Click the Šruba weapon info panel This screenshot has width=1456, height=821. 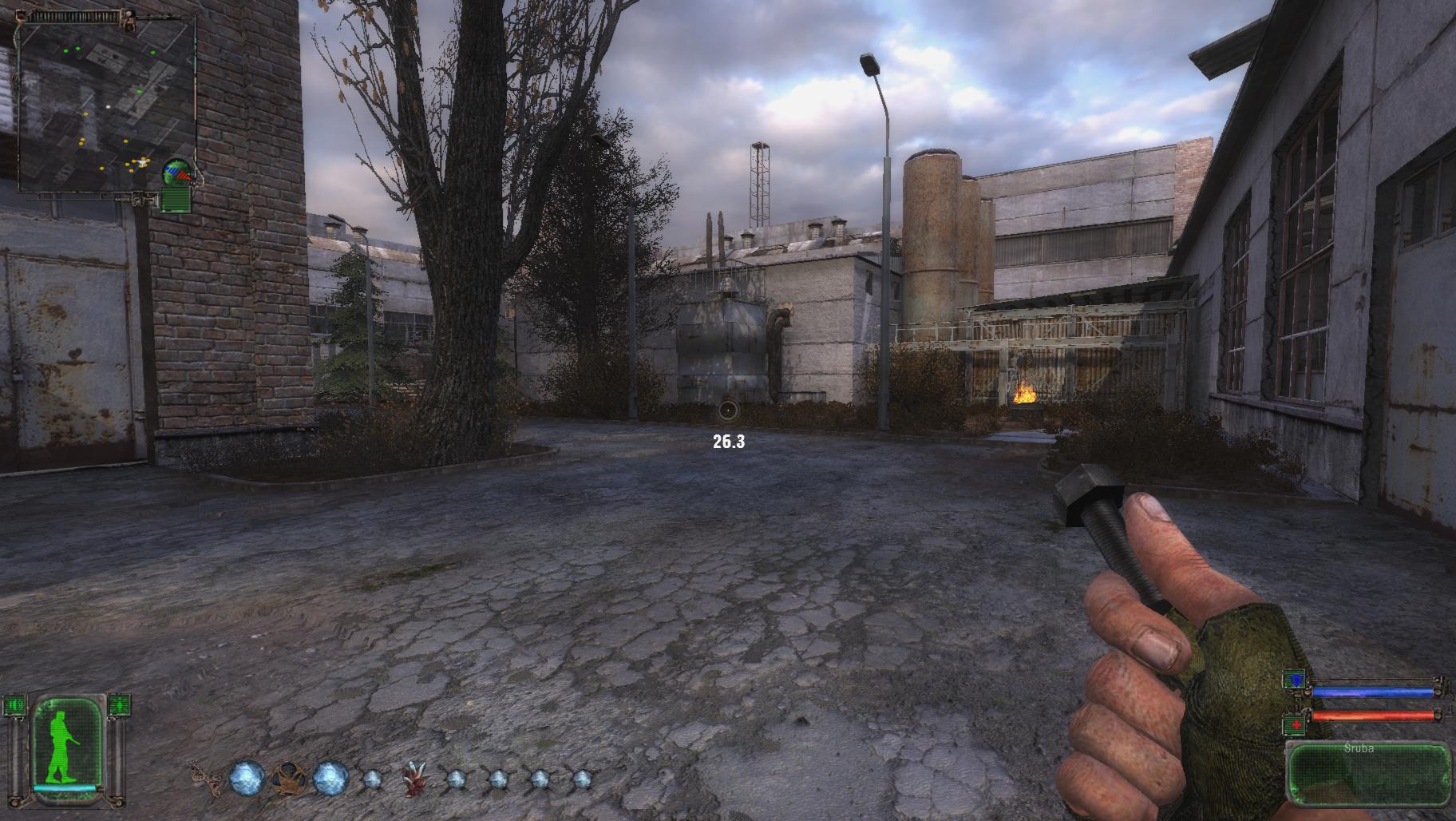click(x=1368, y=773)
